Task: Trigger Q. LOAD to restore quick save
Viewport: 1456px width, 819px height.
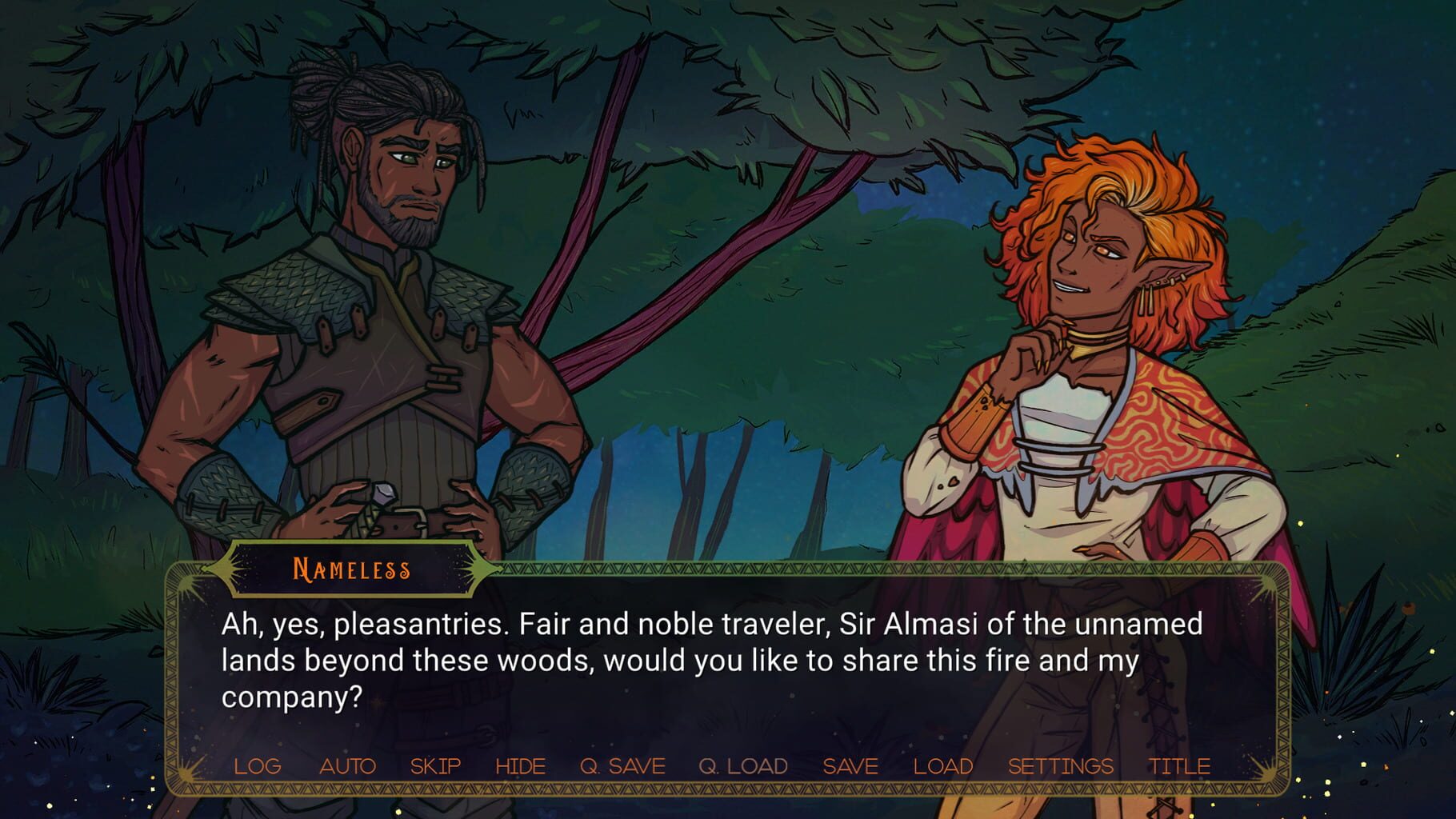Action: (742, 765)
